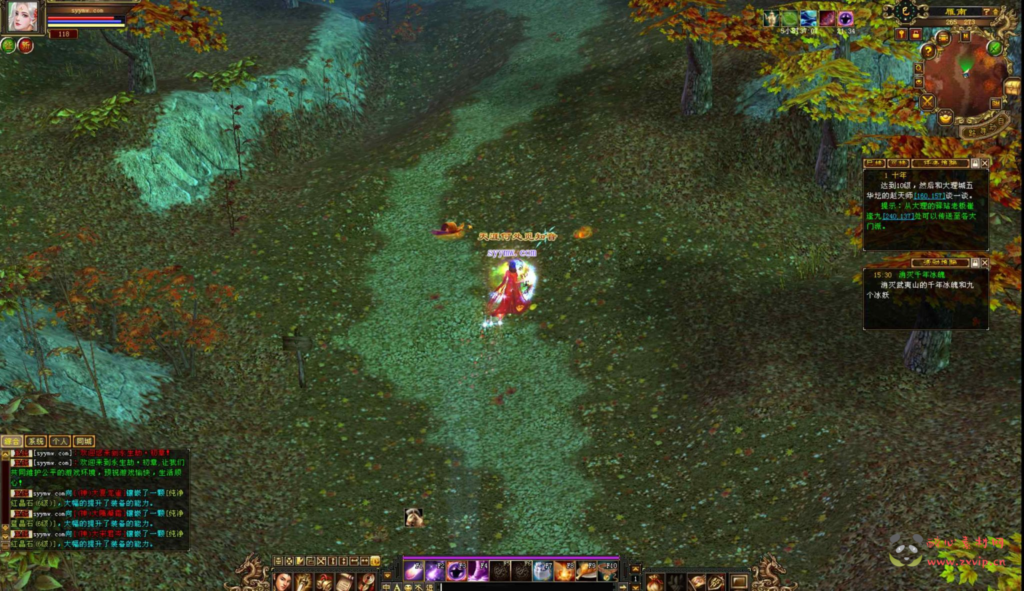
Task: Click the purple orb buff icon
Action: pos(846,18)
